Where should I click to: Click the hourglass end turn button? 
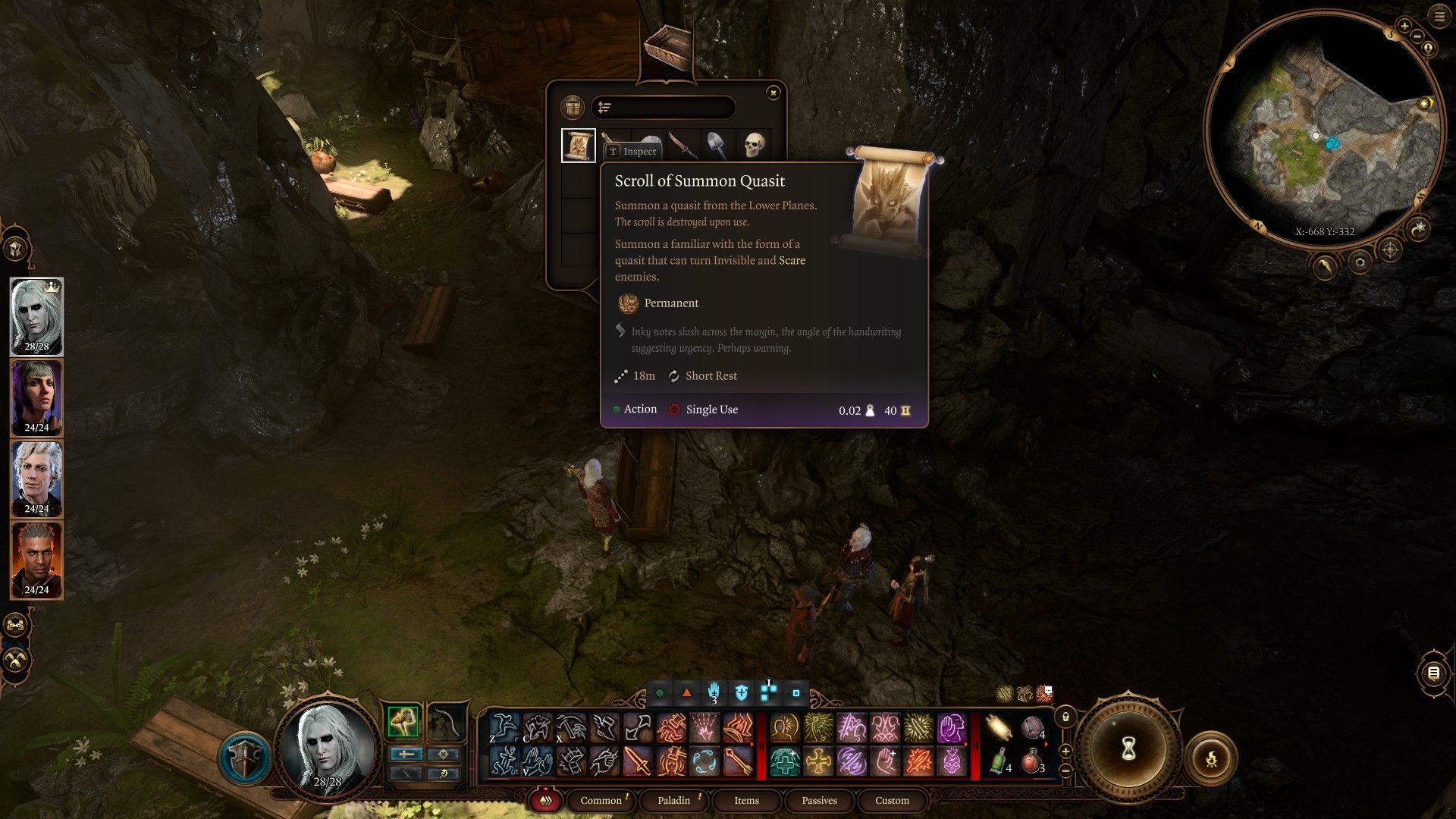coord(1128,749)
